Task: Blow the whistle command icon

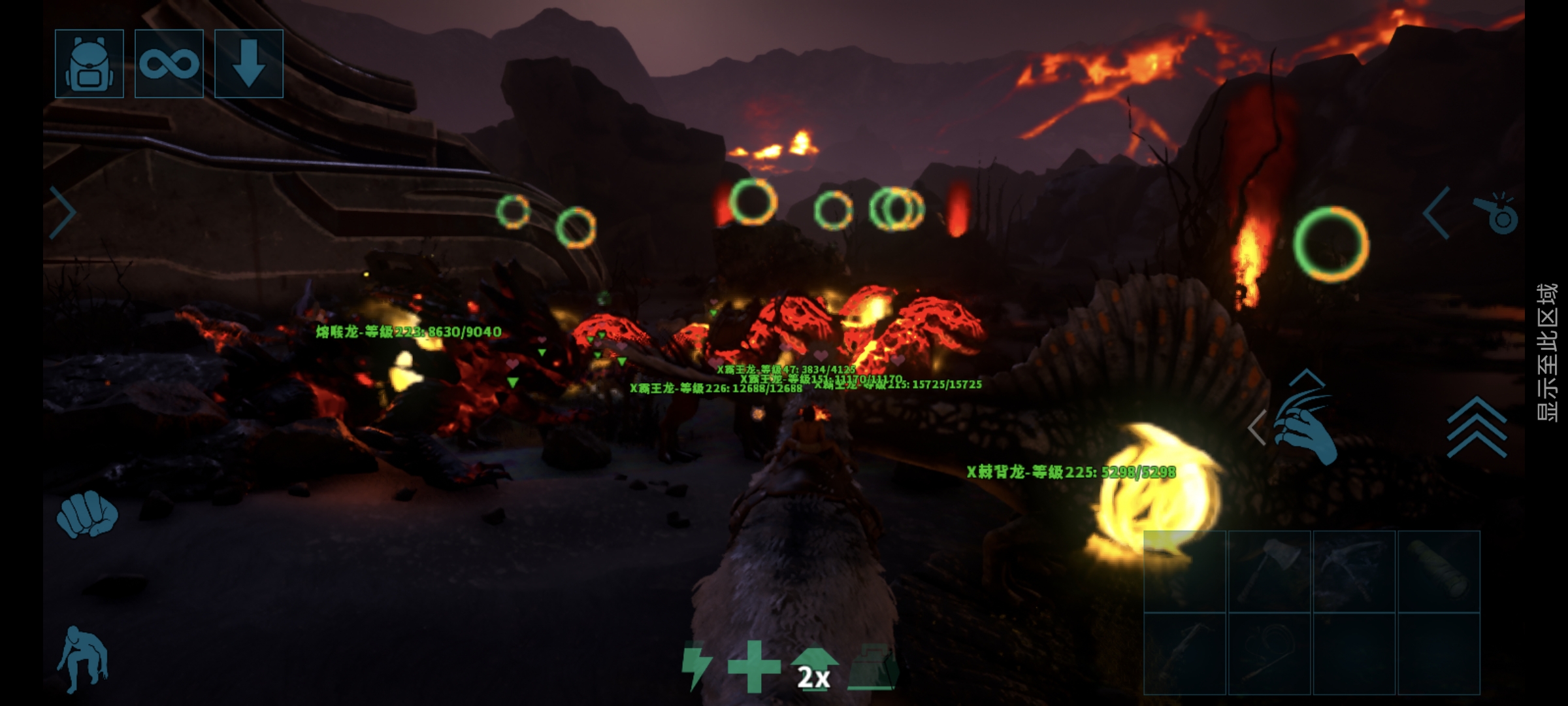Action: click(1495, 213)
